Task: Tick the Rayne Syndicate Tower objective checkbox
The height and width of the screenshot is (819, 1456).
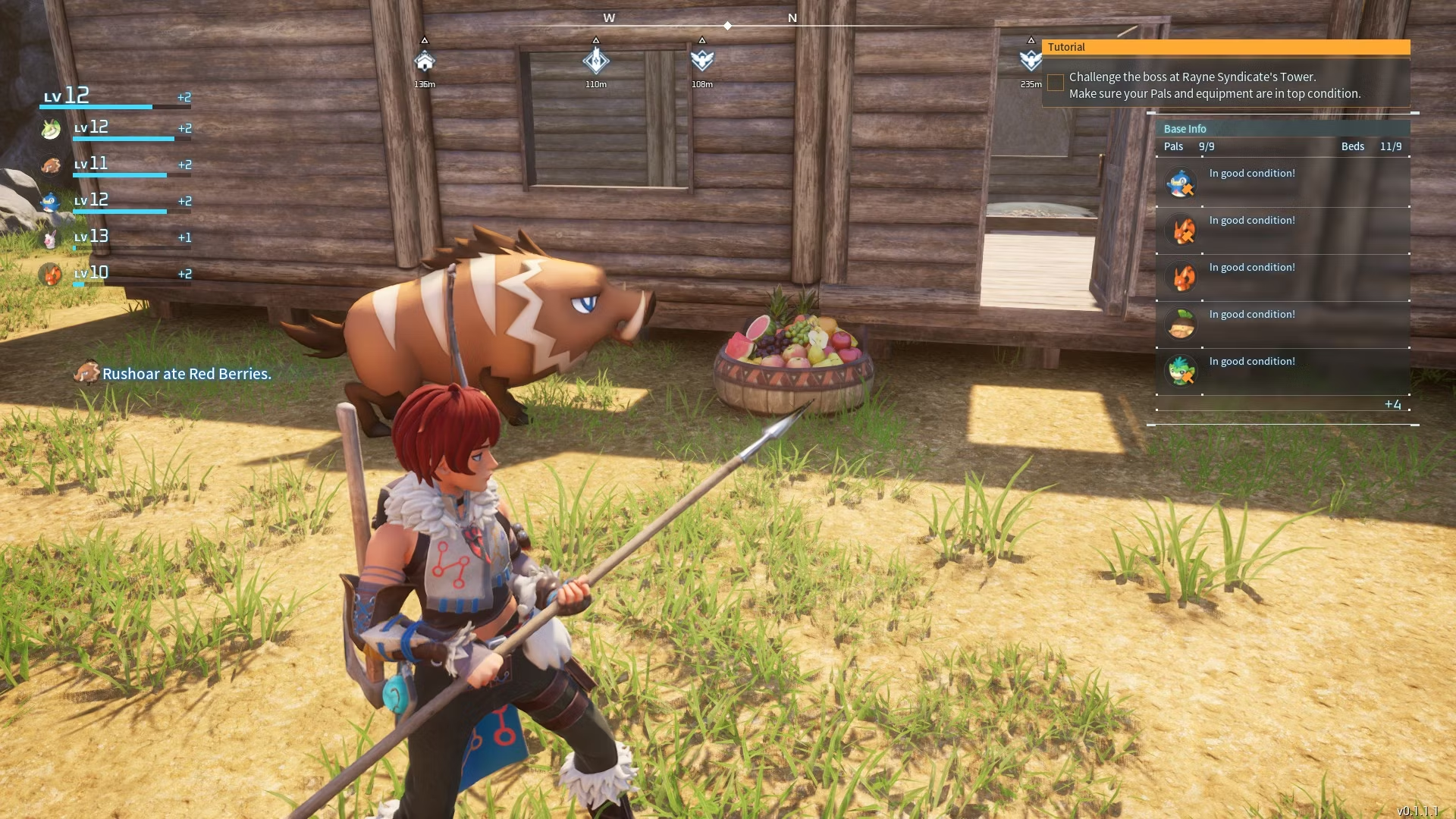Action: [1056, 83]
